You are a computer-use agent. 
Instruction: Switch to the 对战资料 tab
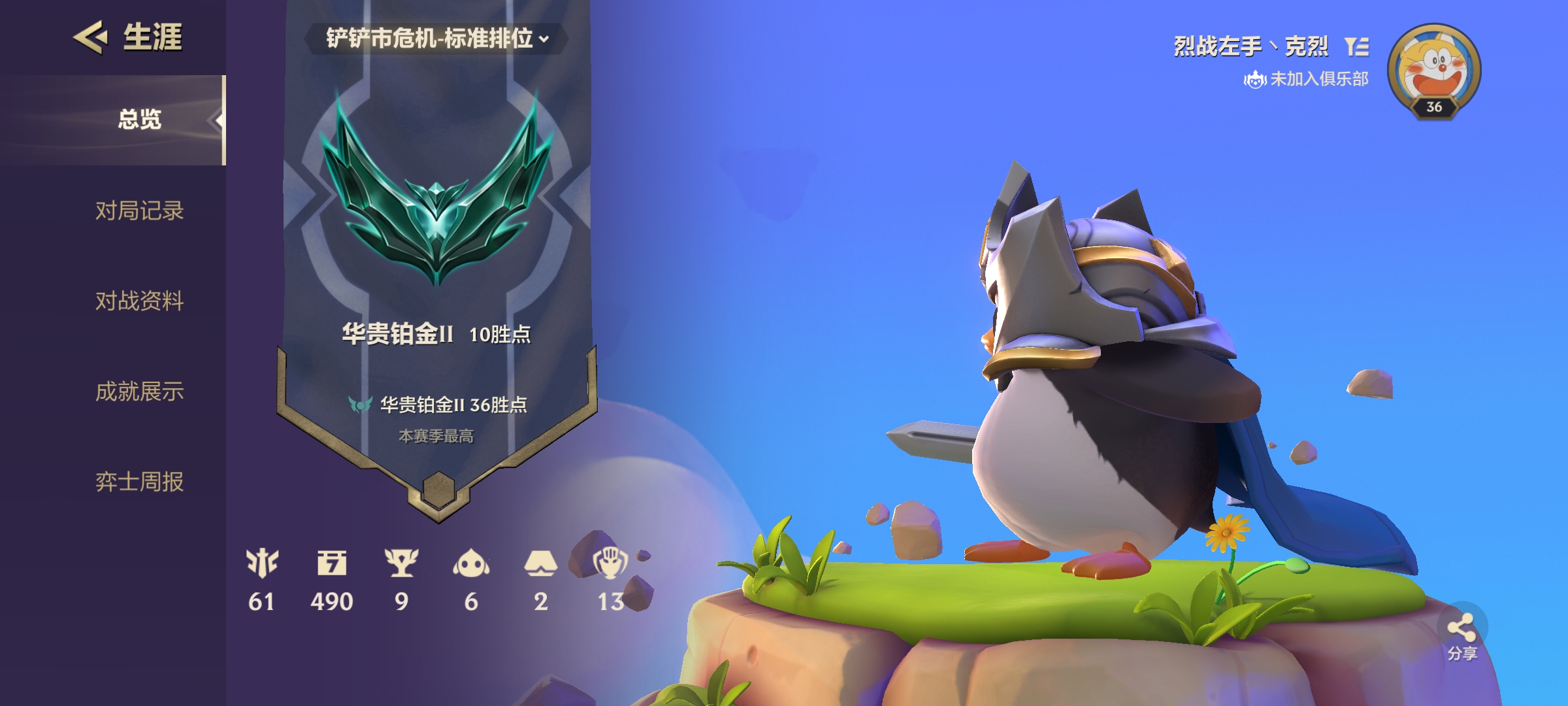point(139,301)
